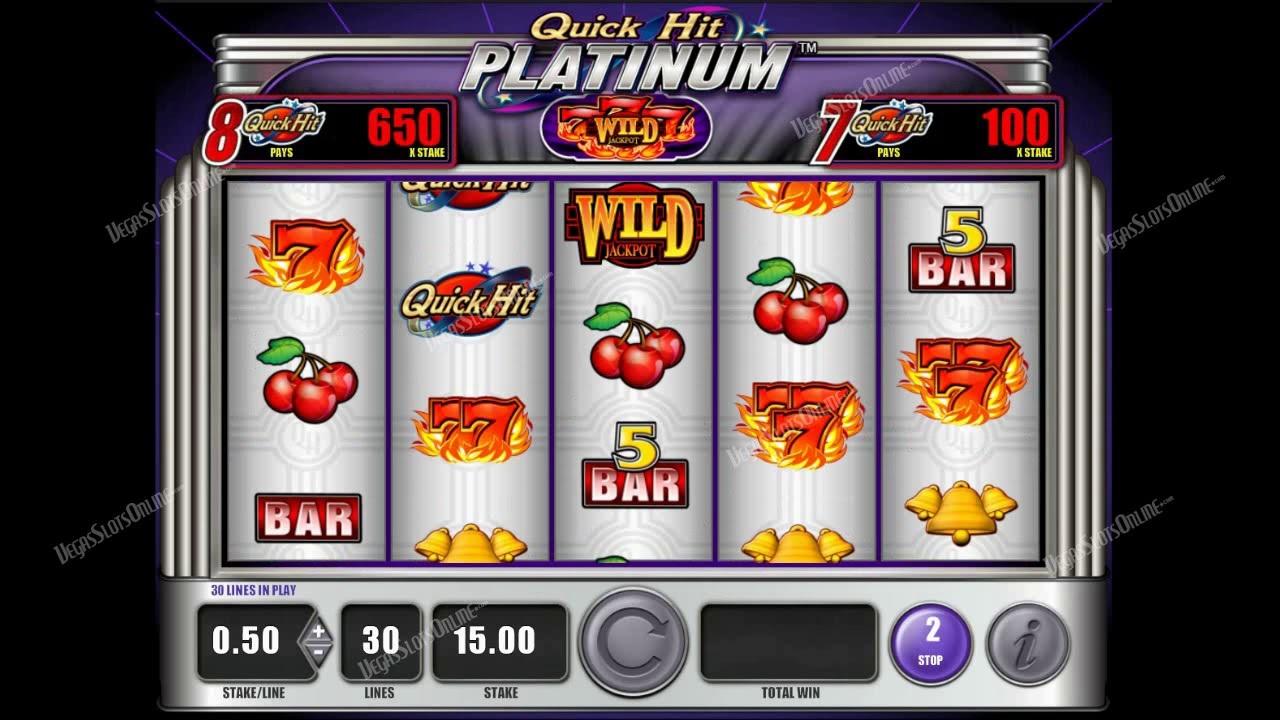This screenshot has width=1280, height=720.
Task: Increase stake per line with plus
Action: pyautogui.click(x=318, y=631)
